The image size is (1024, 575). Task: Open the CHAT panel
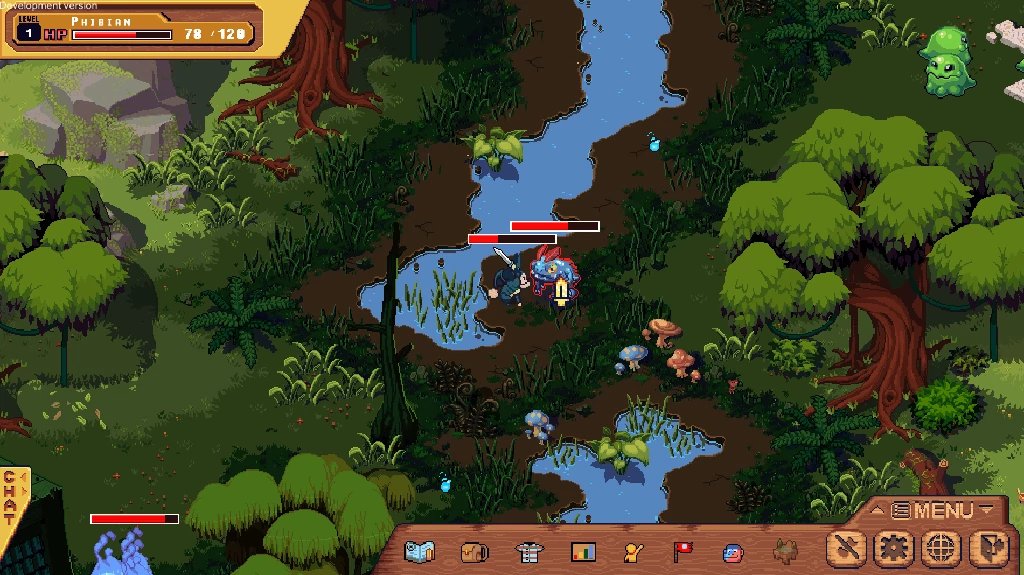[x=11, y=497]
